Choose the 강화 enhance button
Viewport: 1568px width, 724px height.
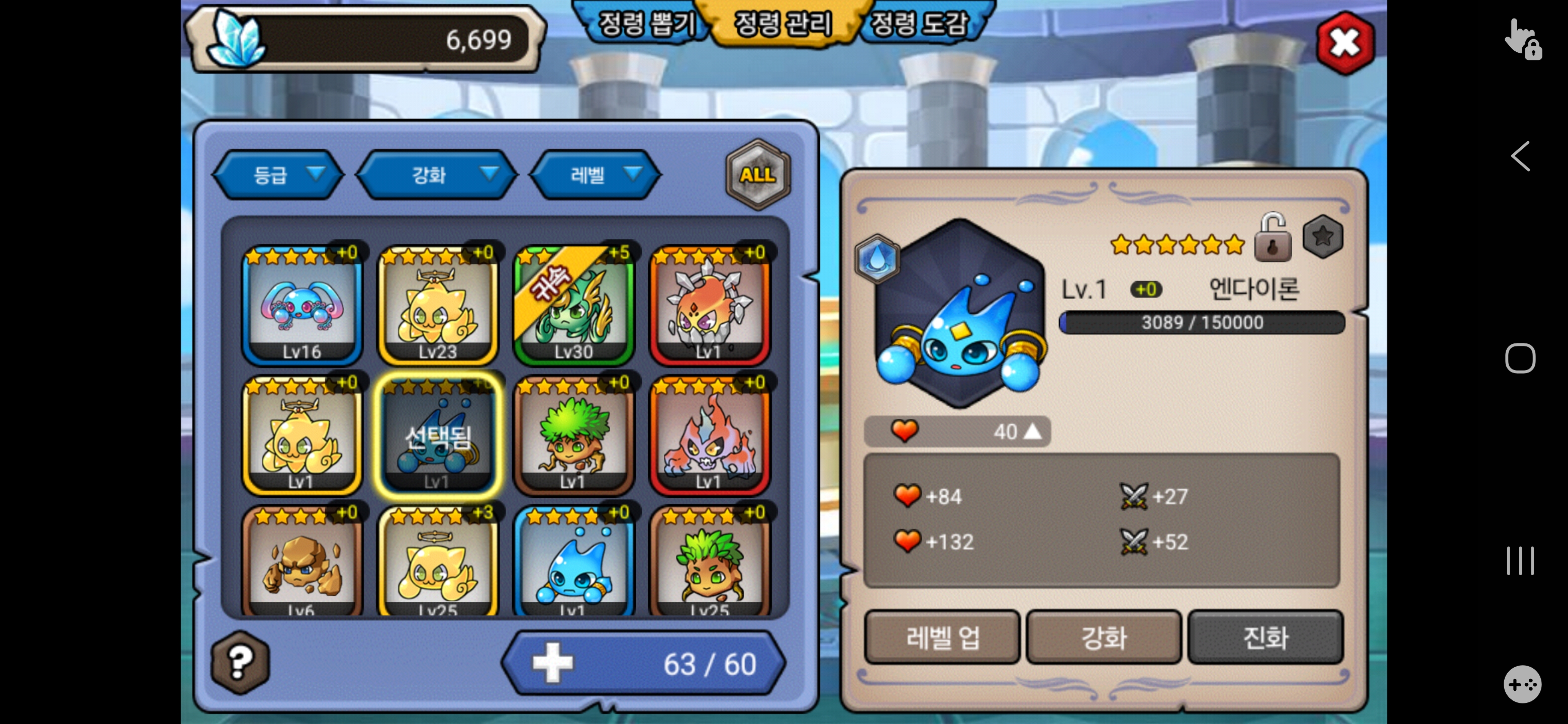point(1104,637)
